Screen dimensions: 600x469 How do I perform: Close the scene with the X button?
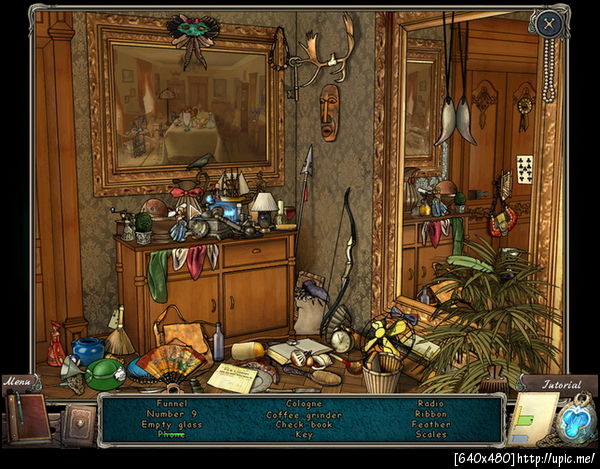tap(548, 23)
